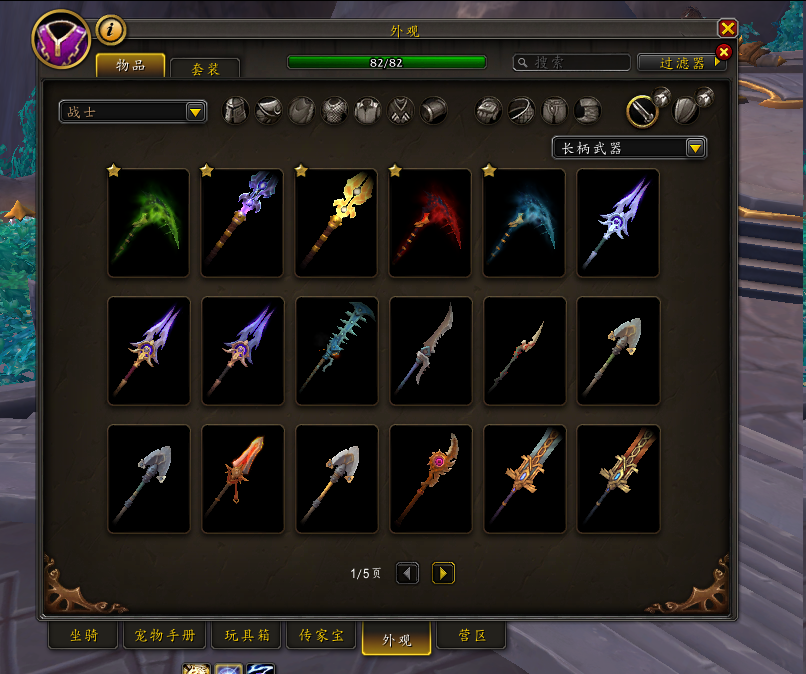
Task: Show the 传家宝 heirlooms tab
Action: coord(322,636)
